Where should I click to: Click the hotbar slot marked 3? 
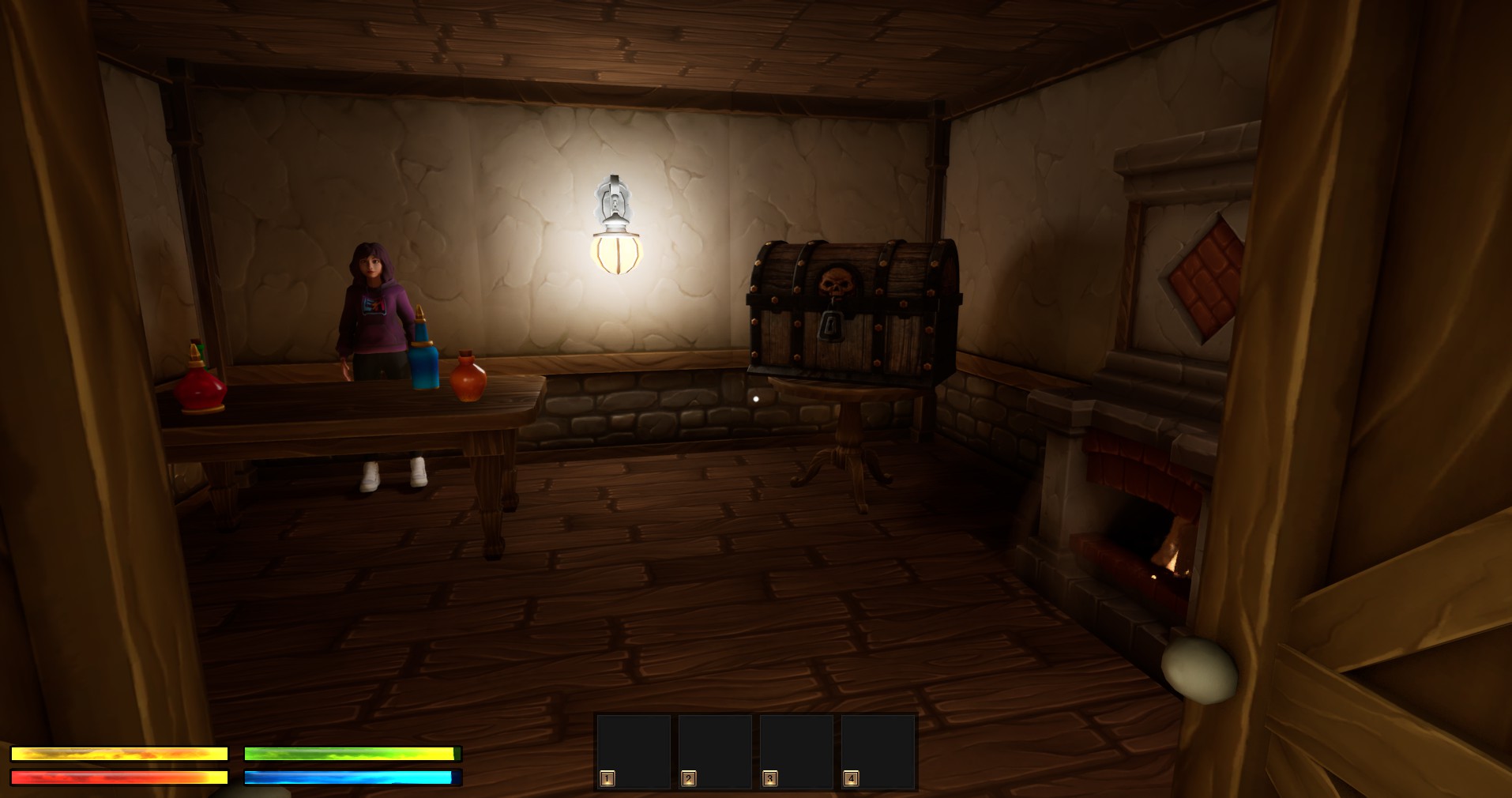coord(796,751)
